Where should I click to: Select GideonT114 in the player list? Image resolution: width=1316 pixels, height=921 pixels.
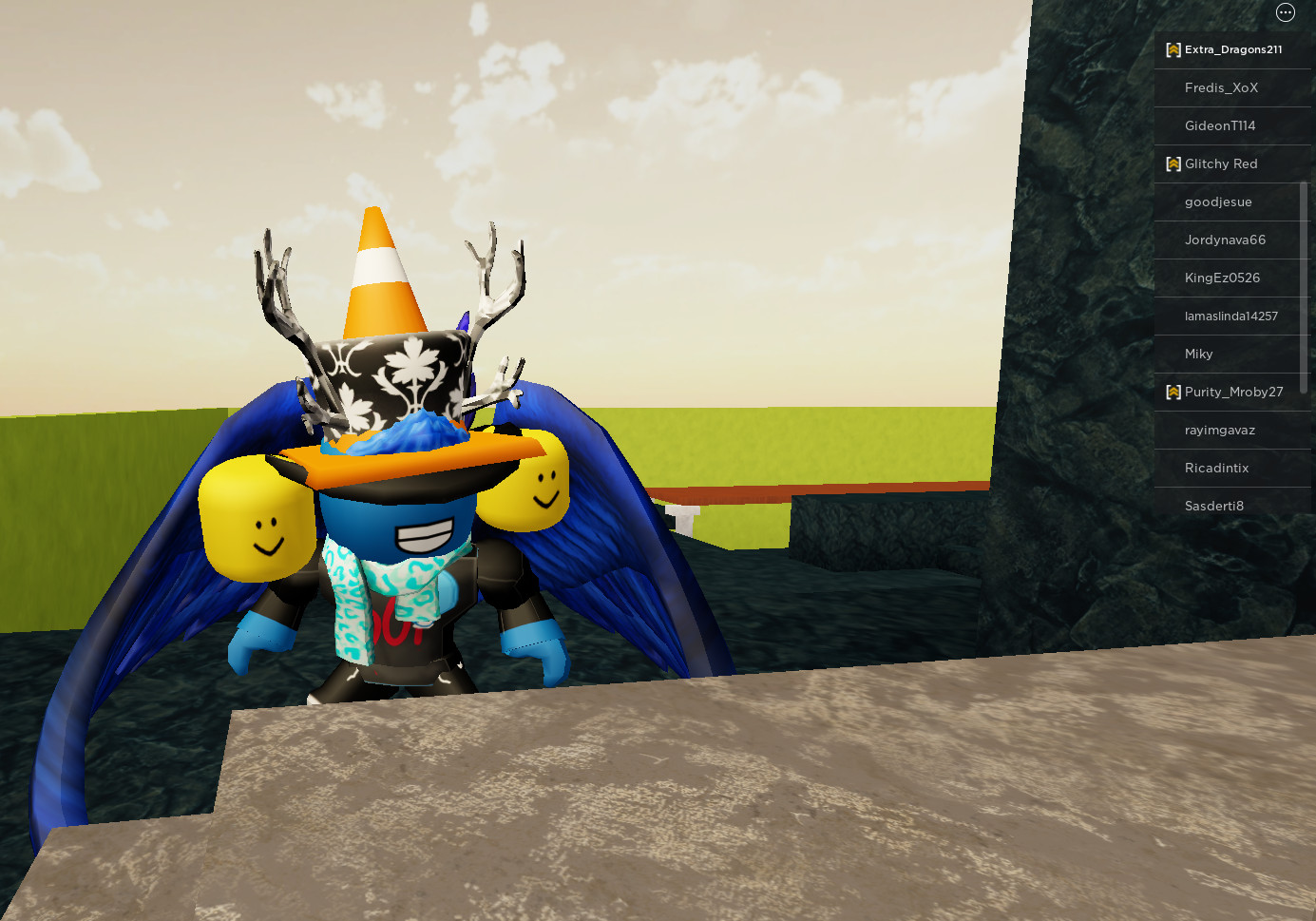[x=1220, y=125]
